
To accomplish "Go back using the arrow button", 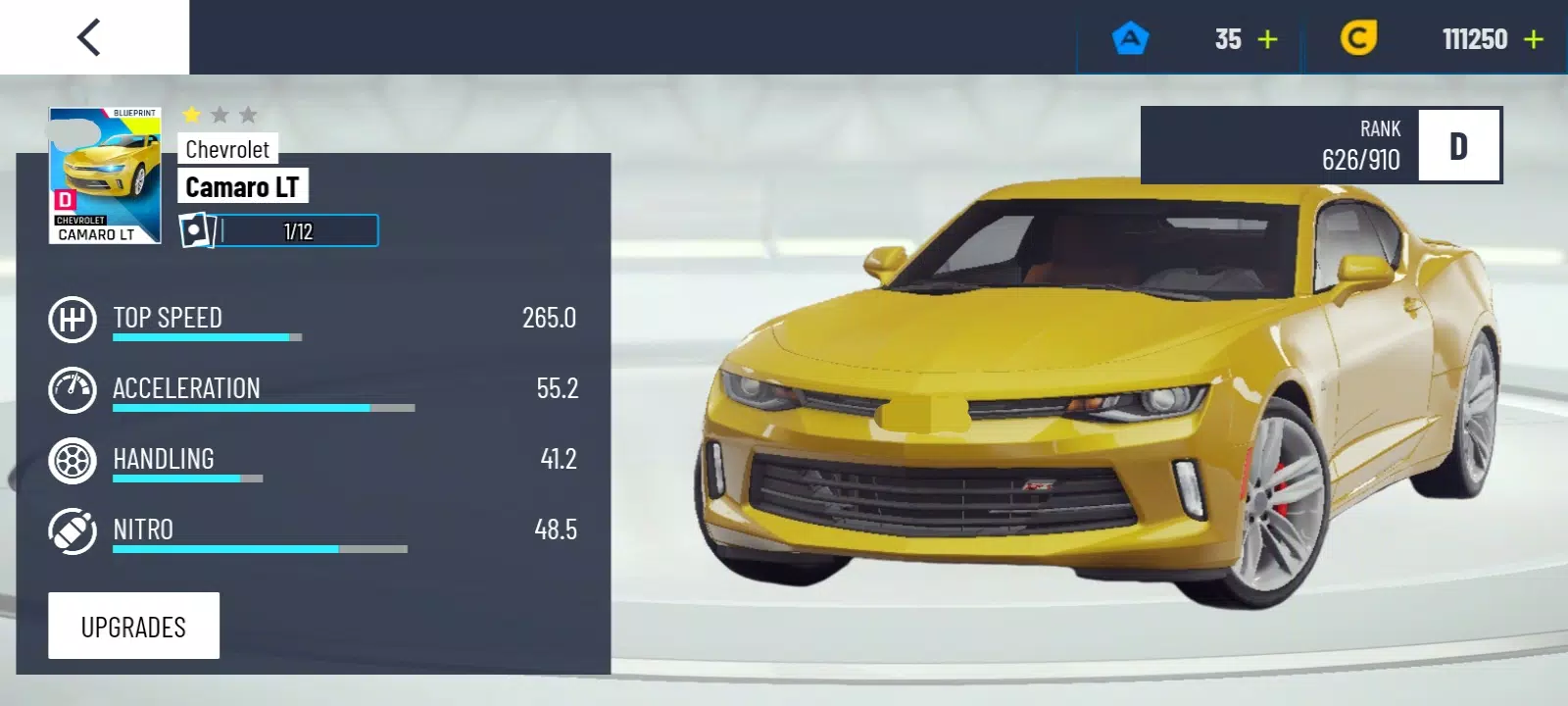I will tap(90, 38).
